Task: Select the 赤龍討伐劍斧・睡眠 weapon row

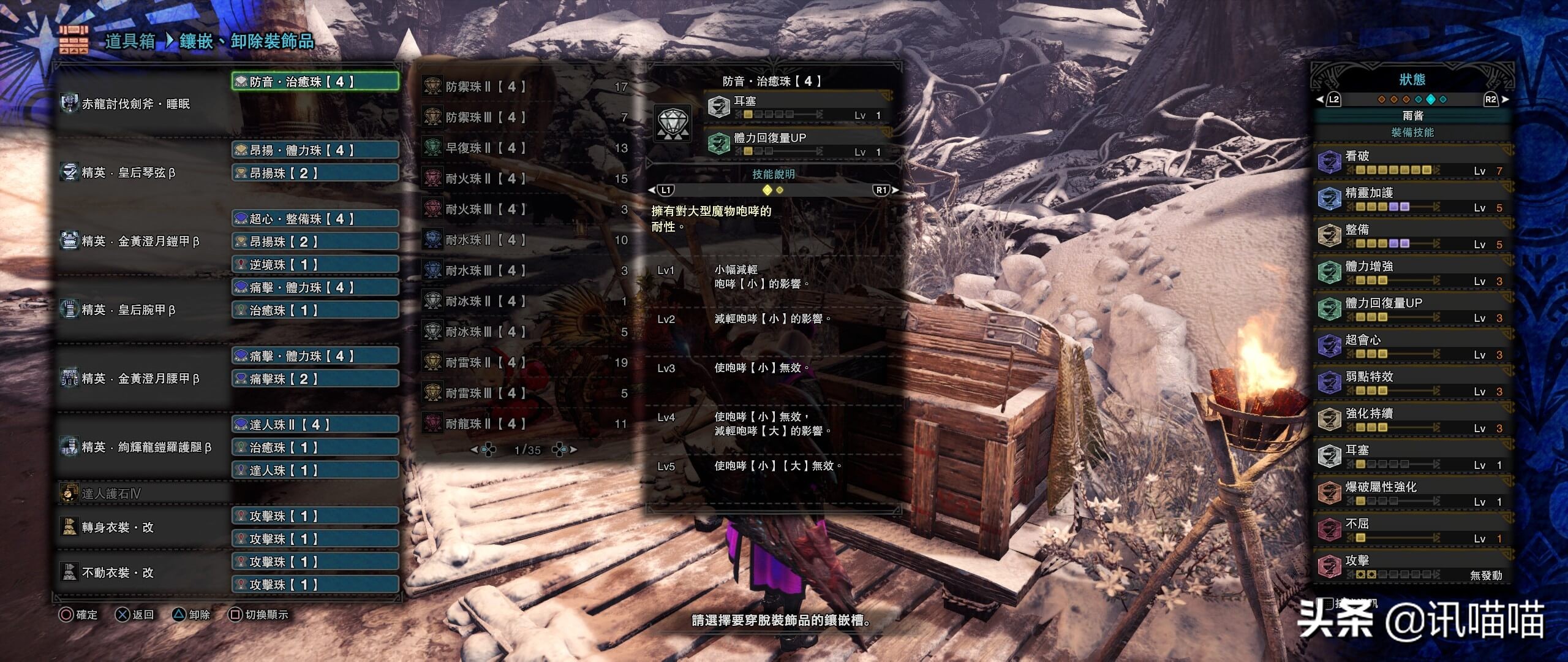Action: [x=136, y=104]
